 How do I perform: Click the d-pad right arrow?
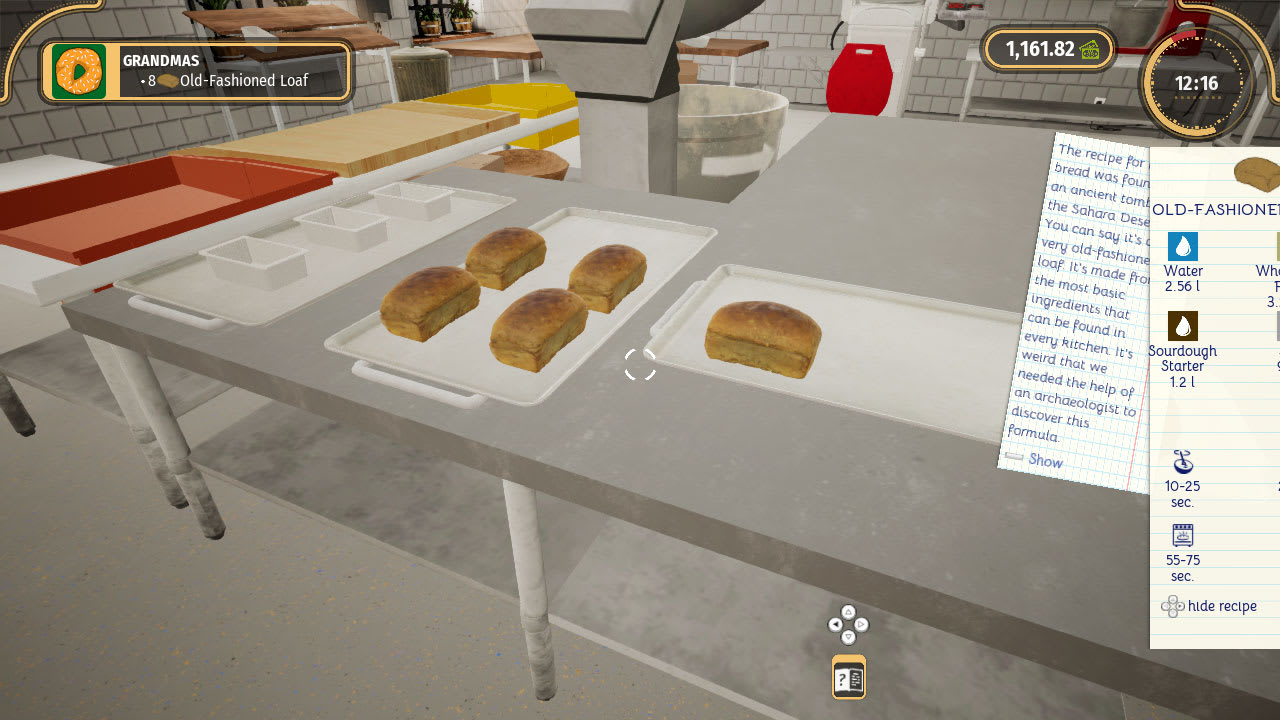pos(862,626)
